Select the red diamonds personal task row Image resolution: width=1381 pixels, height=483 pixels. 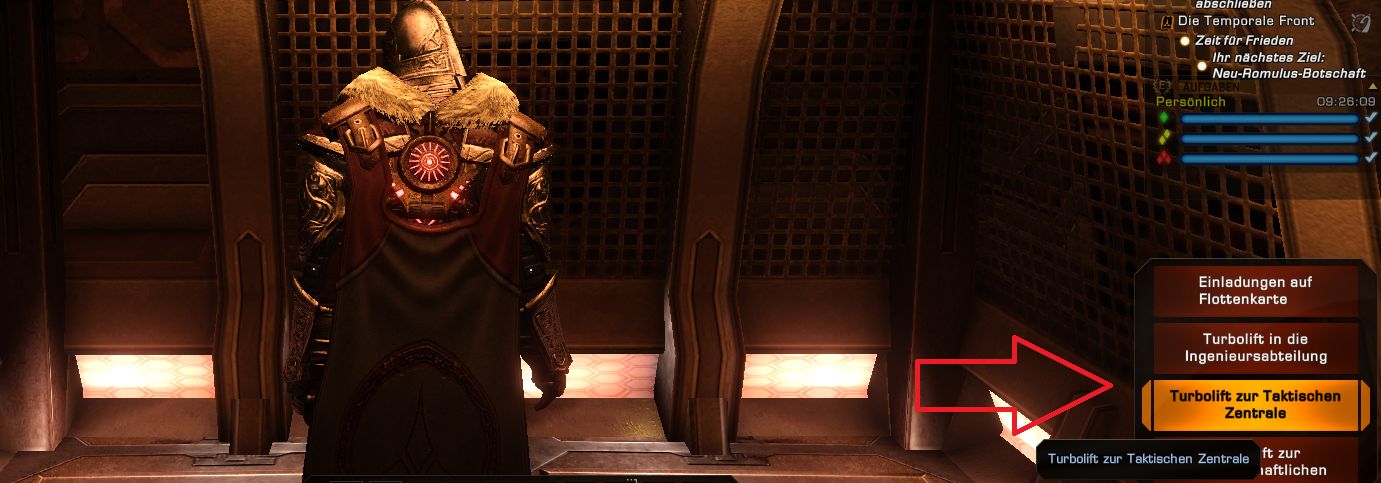pos(1268,159)
